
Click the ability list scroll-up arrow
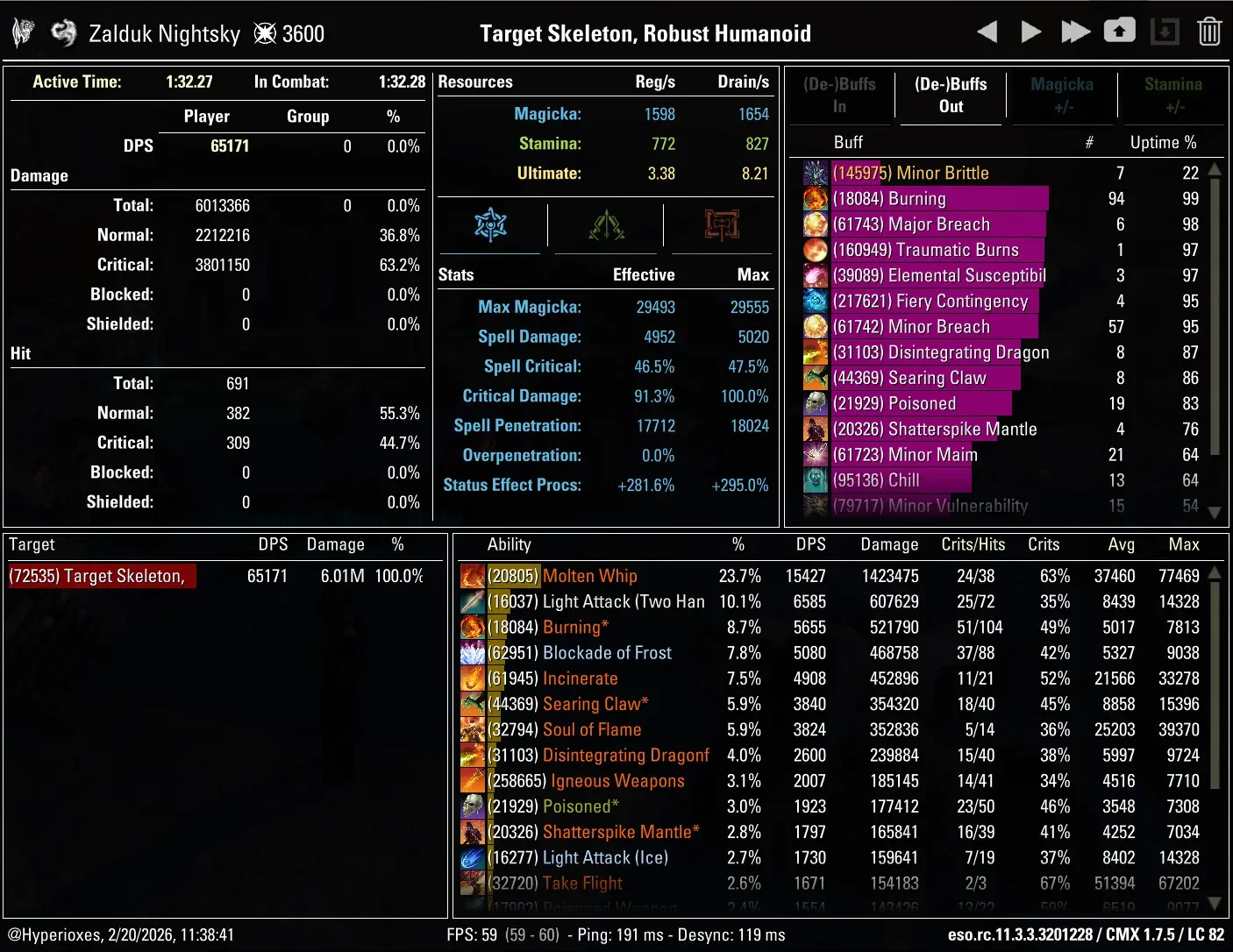point(1214,571)
